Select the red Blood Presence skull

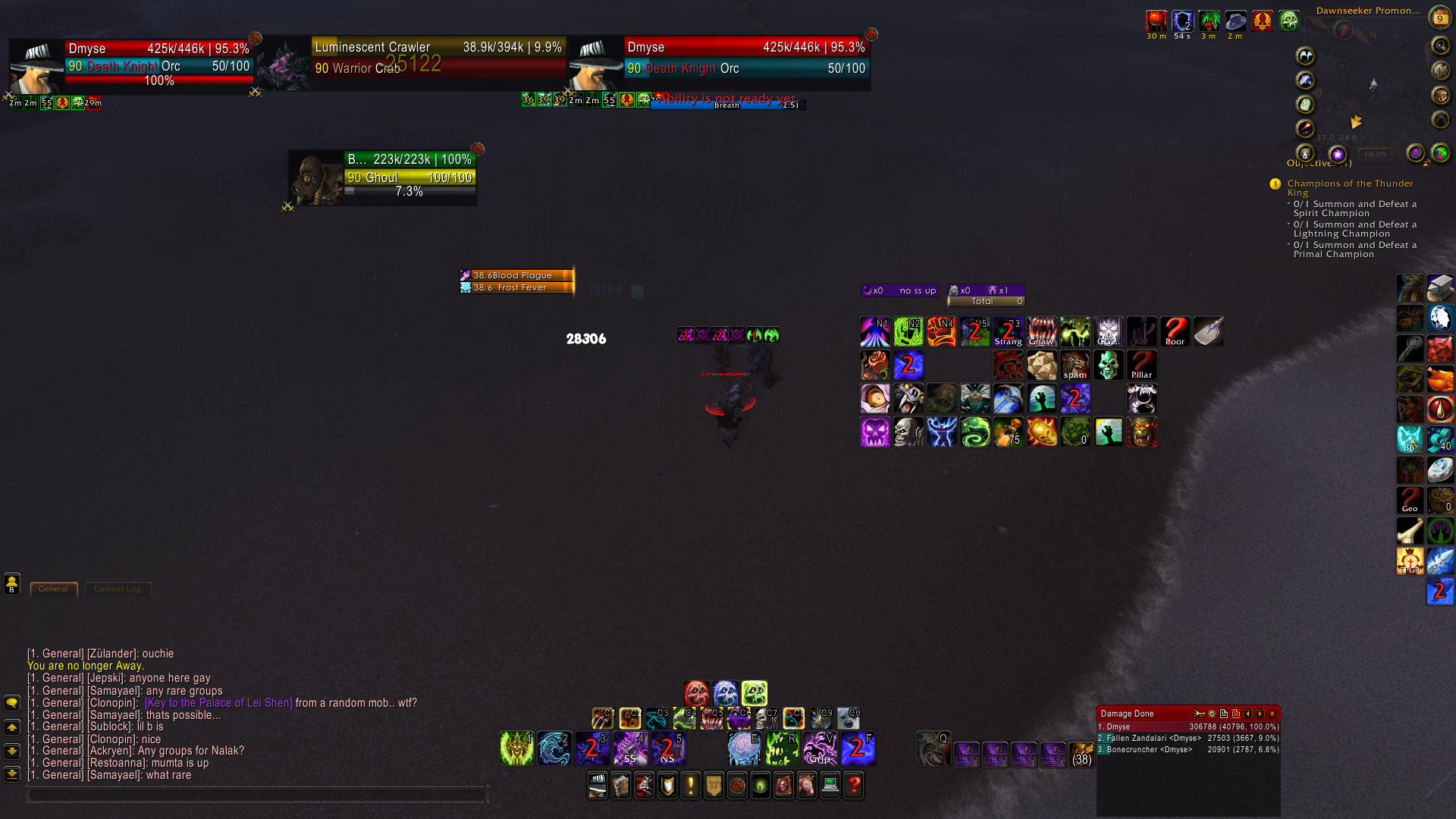696,693
